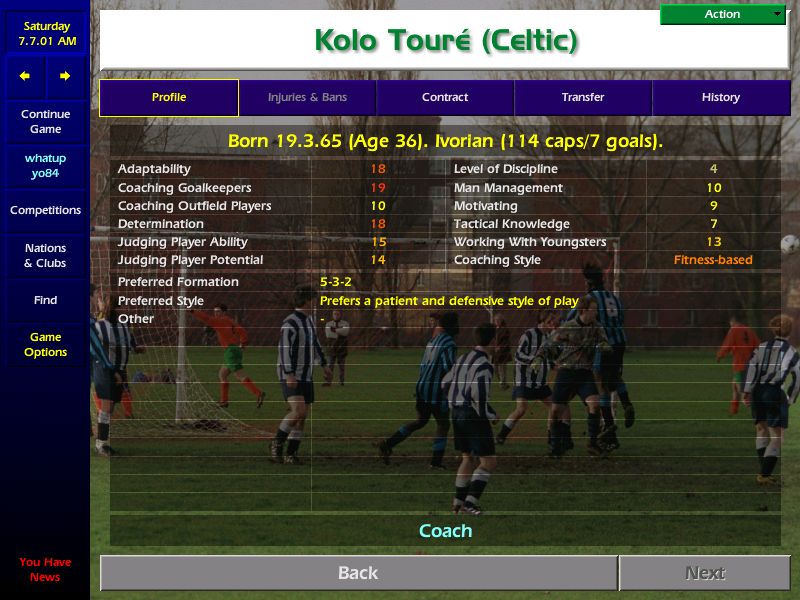Screen dimensions: 800x600
Task: Open the Competitions menu
Action: [45, 210]
